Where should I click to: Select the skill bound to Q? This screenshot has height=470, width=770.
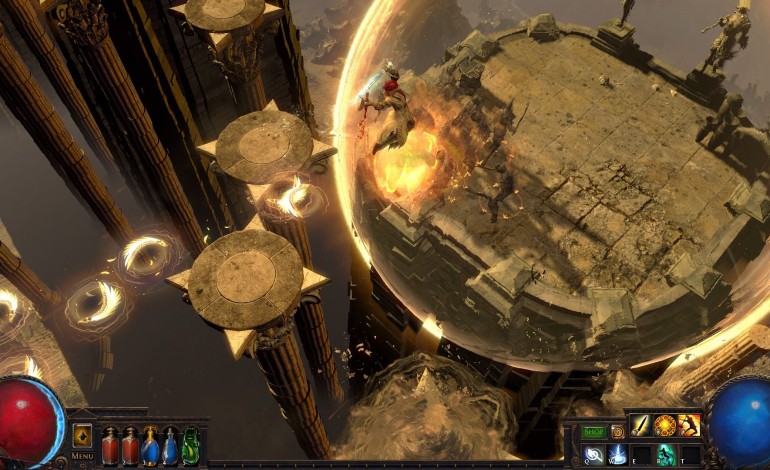(x=593, y=455)
